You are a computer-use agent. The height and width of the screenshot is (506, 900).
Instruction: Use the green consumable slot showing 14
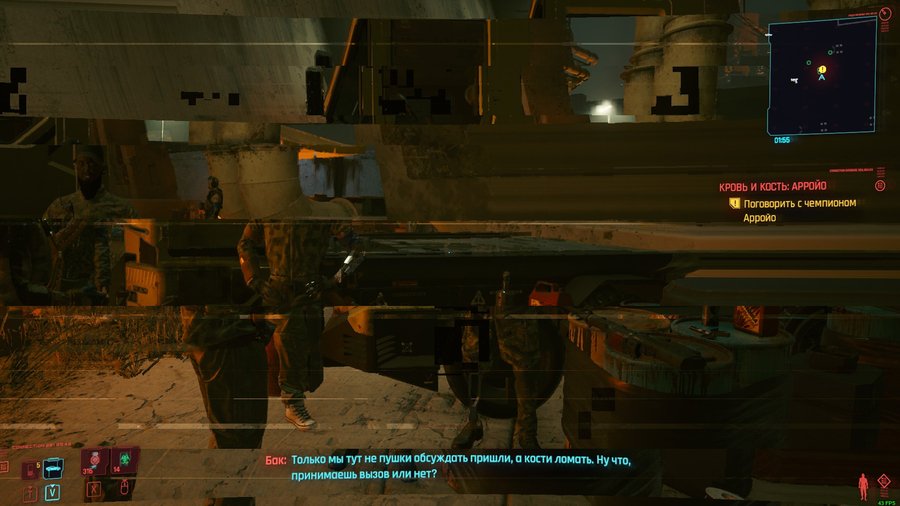125,462
